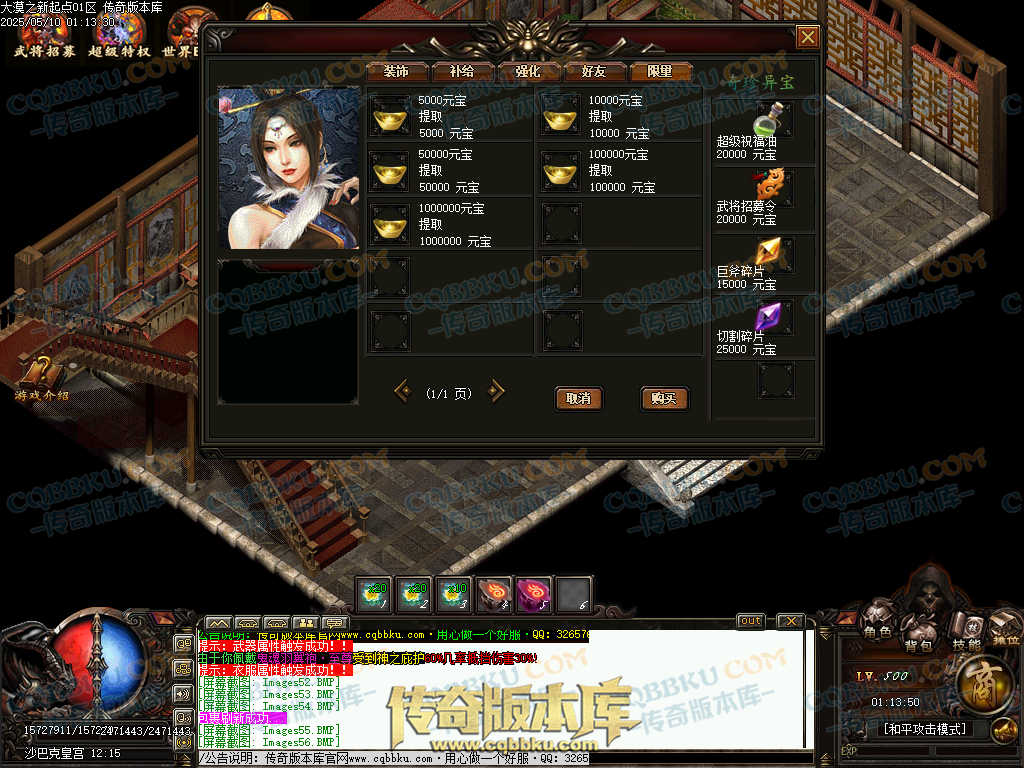Click the 取消 cancel button
The width and height of the screenshot is (1024, 768).
(578, 398)
